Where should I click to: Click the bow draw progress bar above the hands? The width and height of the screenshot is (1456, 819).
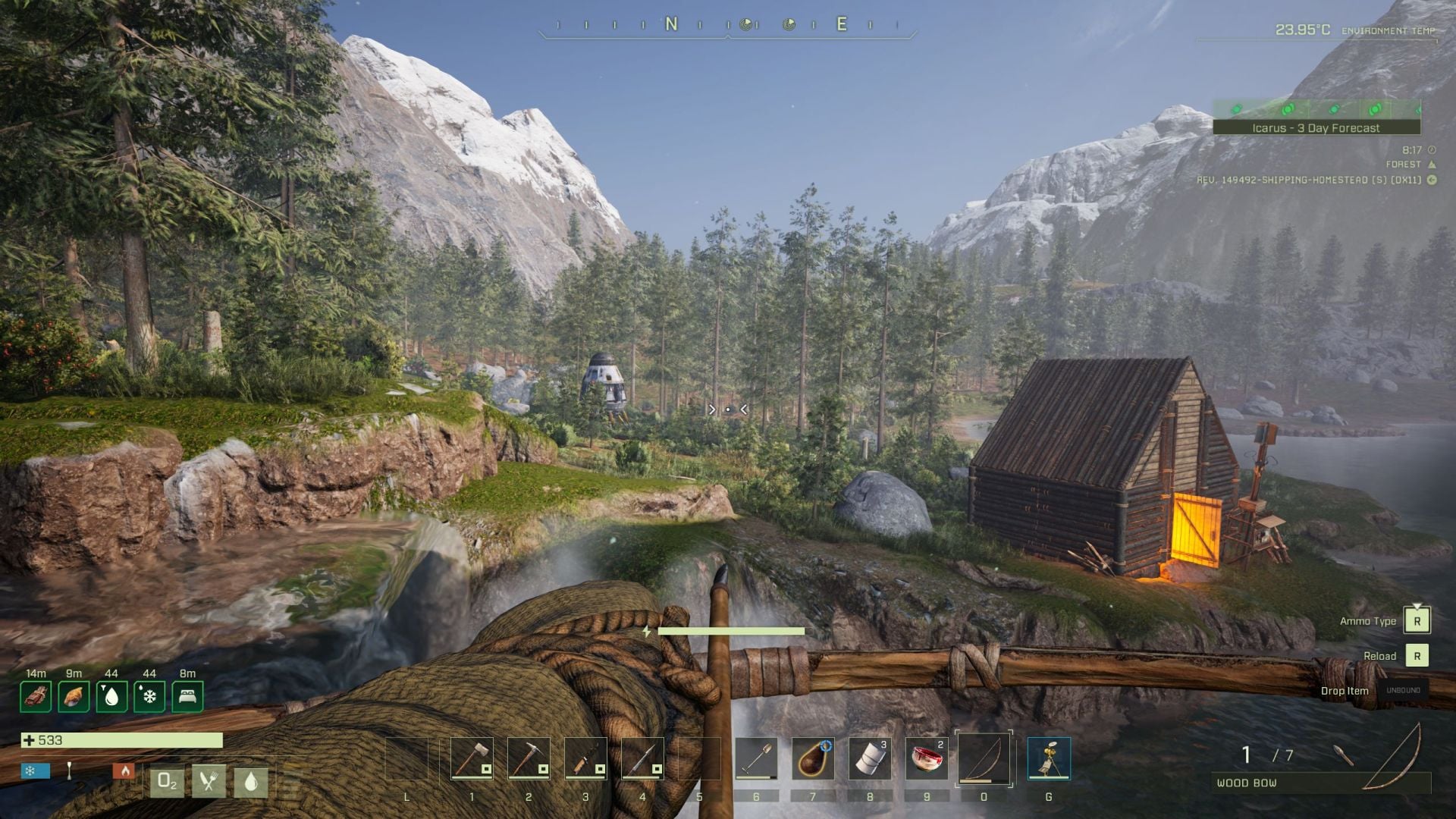coord(730,630)
